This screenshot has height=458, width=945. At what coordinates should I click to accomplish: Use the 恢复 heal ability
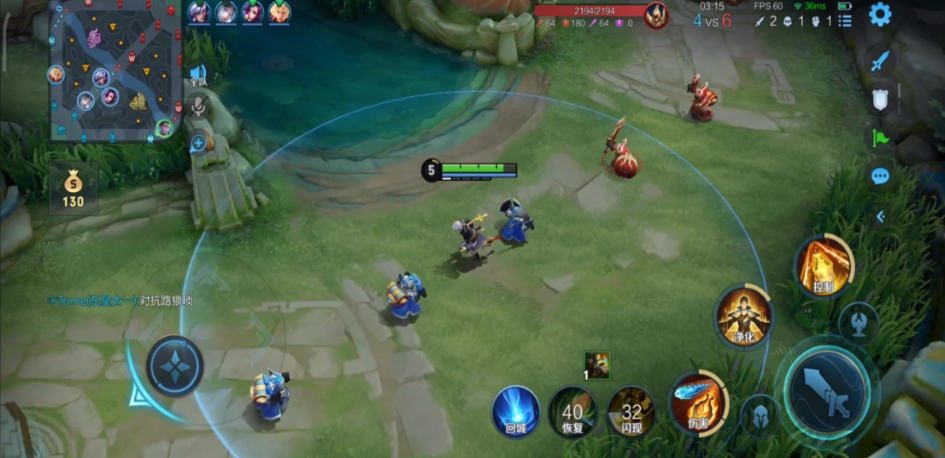click(572, 412)
